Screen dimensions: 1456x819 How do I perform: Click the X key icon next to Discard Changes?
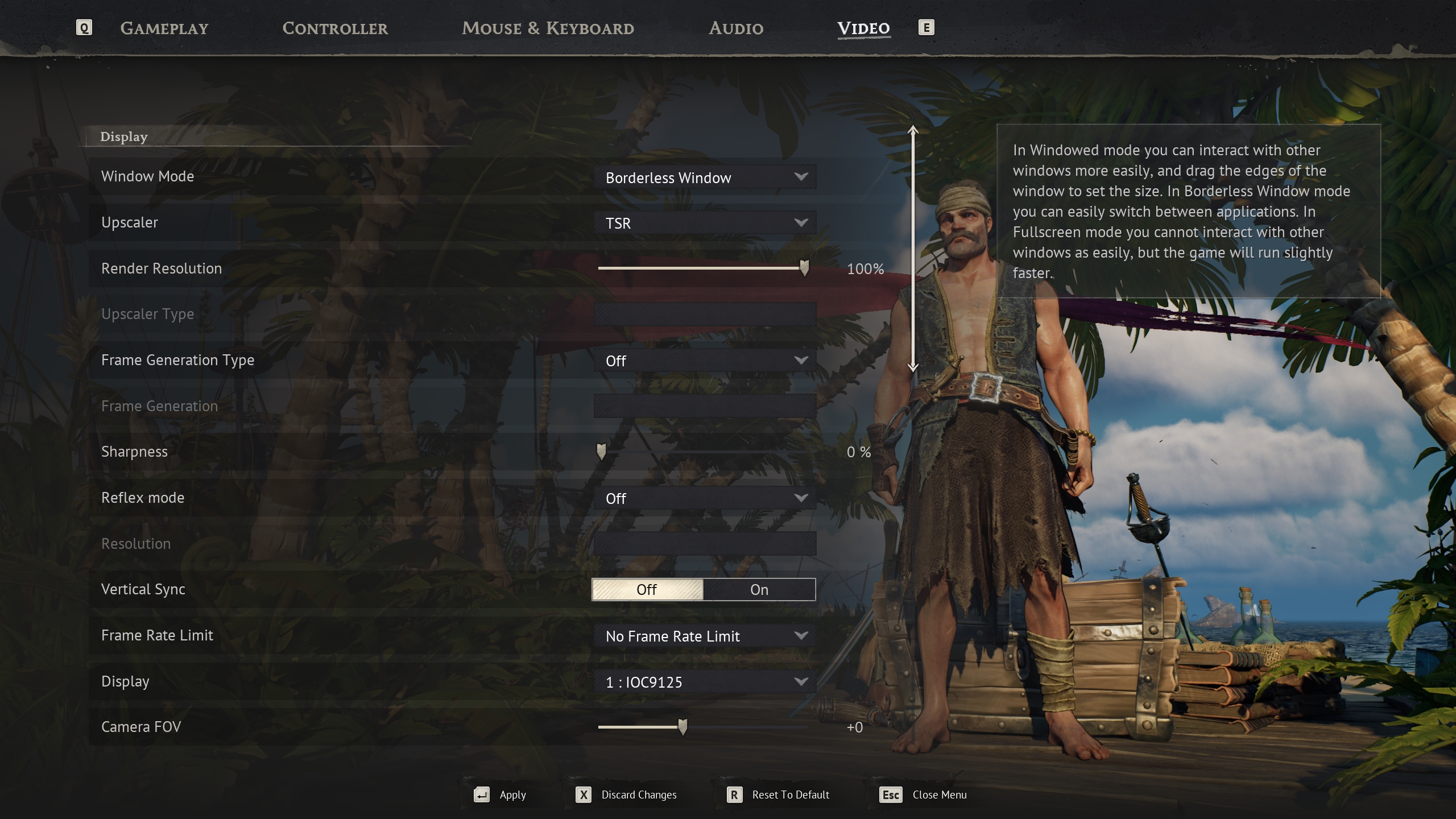coord(584,795)
